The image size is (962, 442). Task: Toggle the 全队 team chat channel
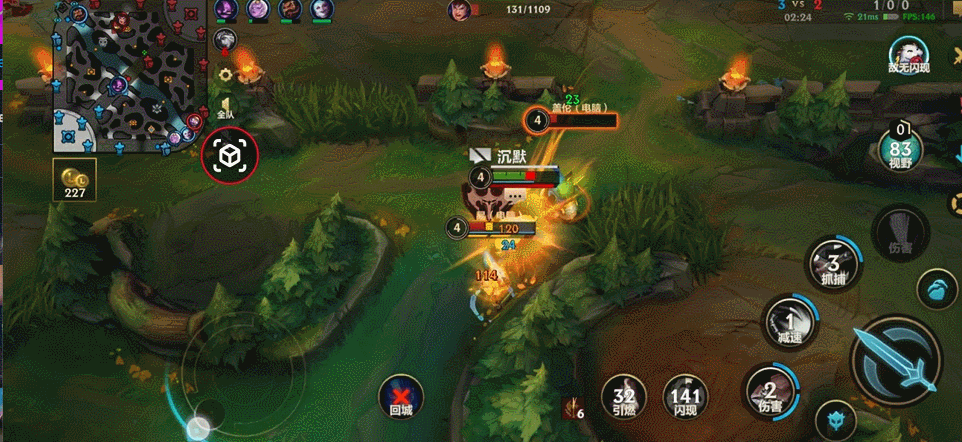[x=225, y=108]
